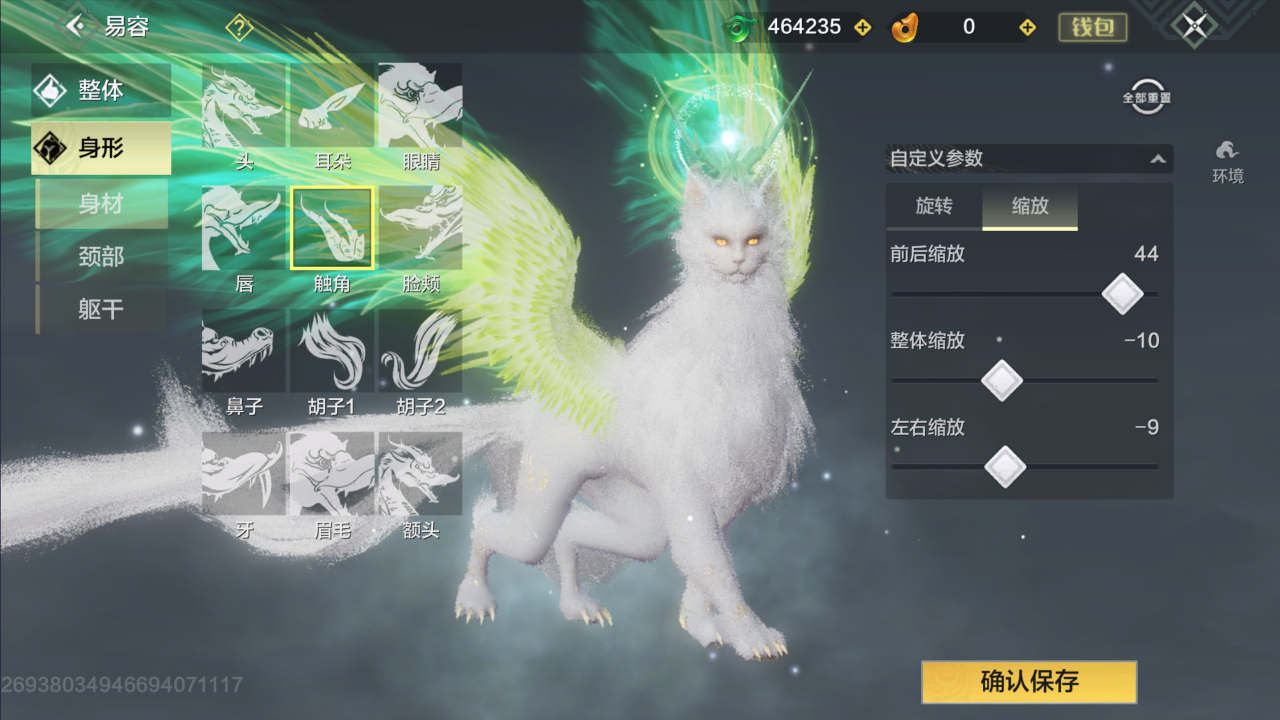Collapse the 自定义参数 panel arrow
1280x720 pixels.
coord(1157,159)
